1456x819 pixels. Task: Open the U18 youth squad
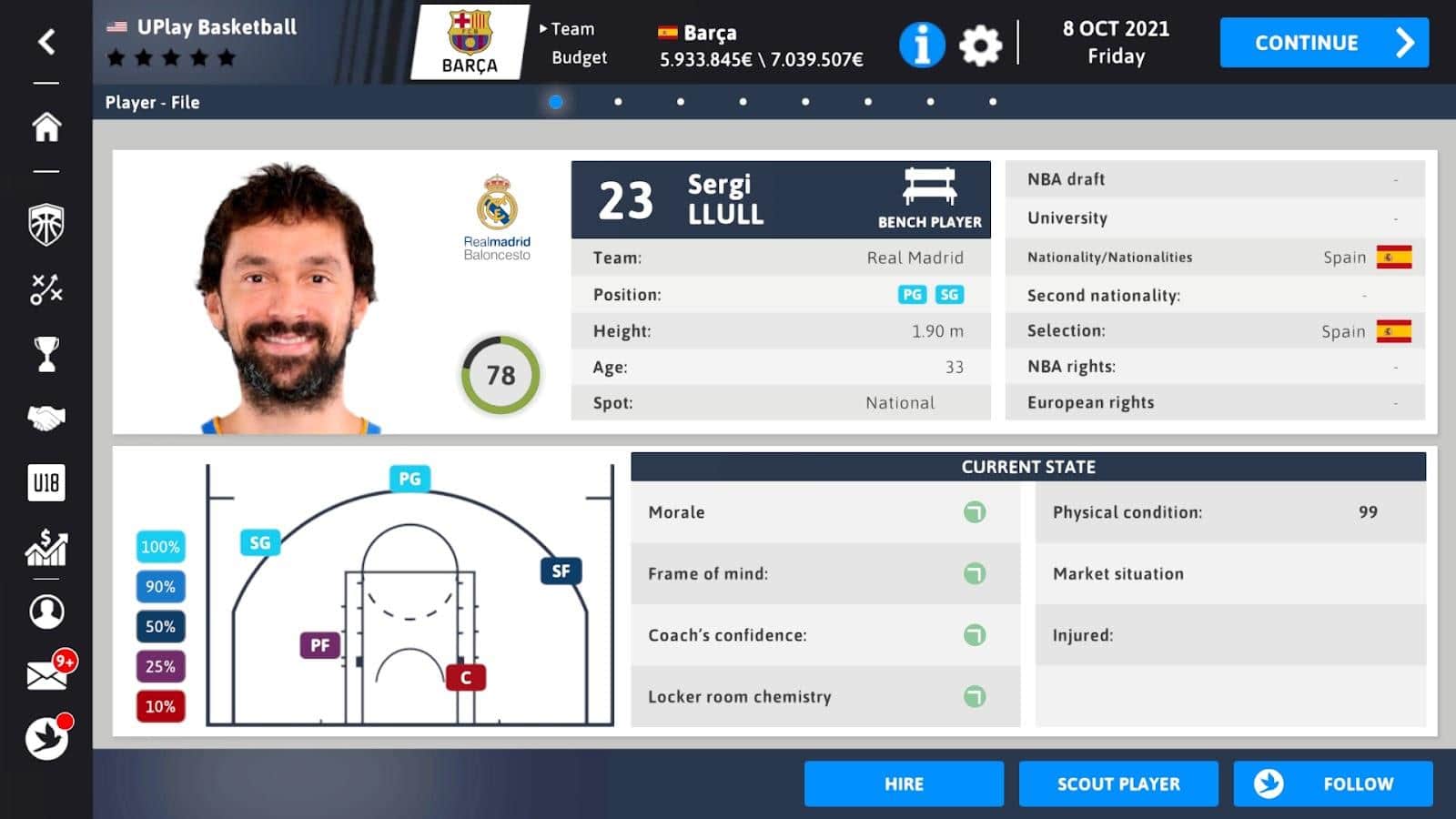coord(46,482)
